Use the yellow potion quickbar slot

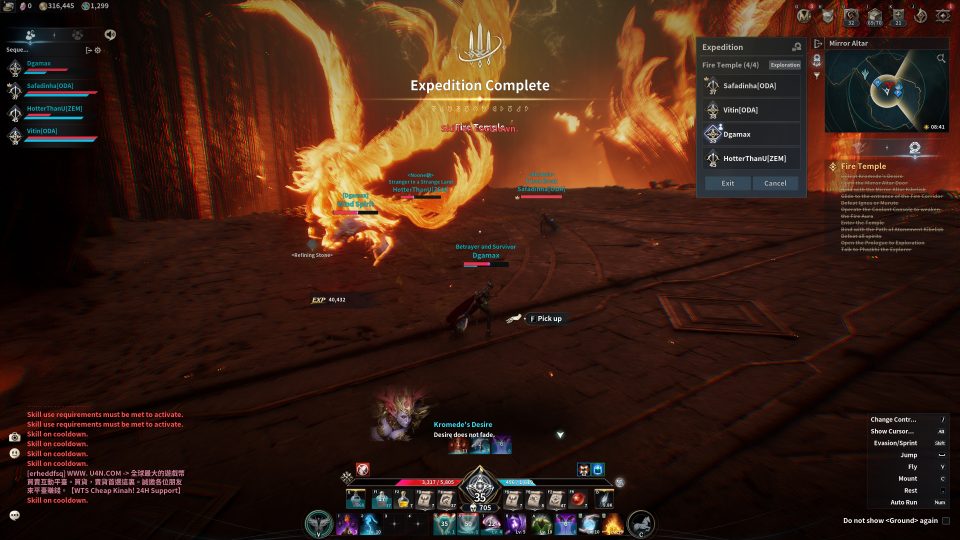click(403, 499)
